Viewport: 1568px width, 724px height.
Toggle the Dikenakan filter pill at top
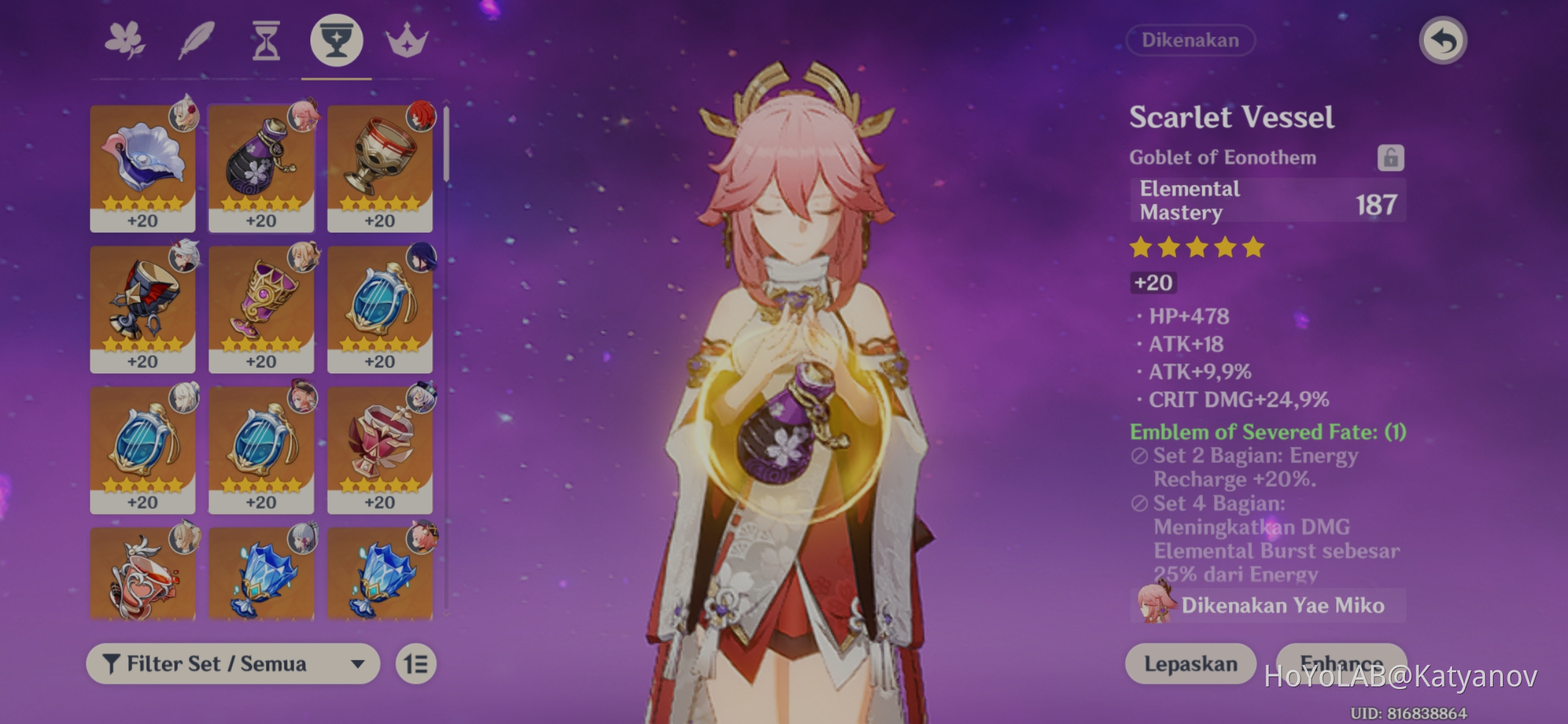pos(1190,40)
